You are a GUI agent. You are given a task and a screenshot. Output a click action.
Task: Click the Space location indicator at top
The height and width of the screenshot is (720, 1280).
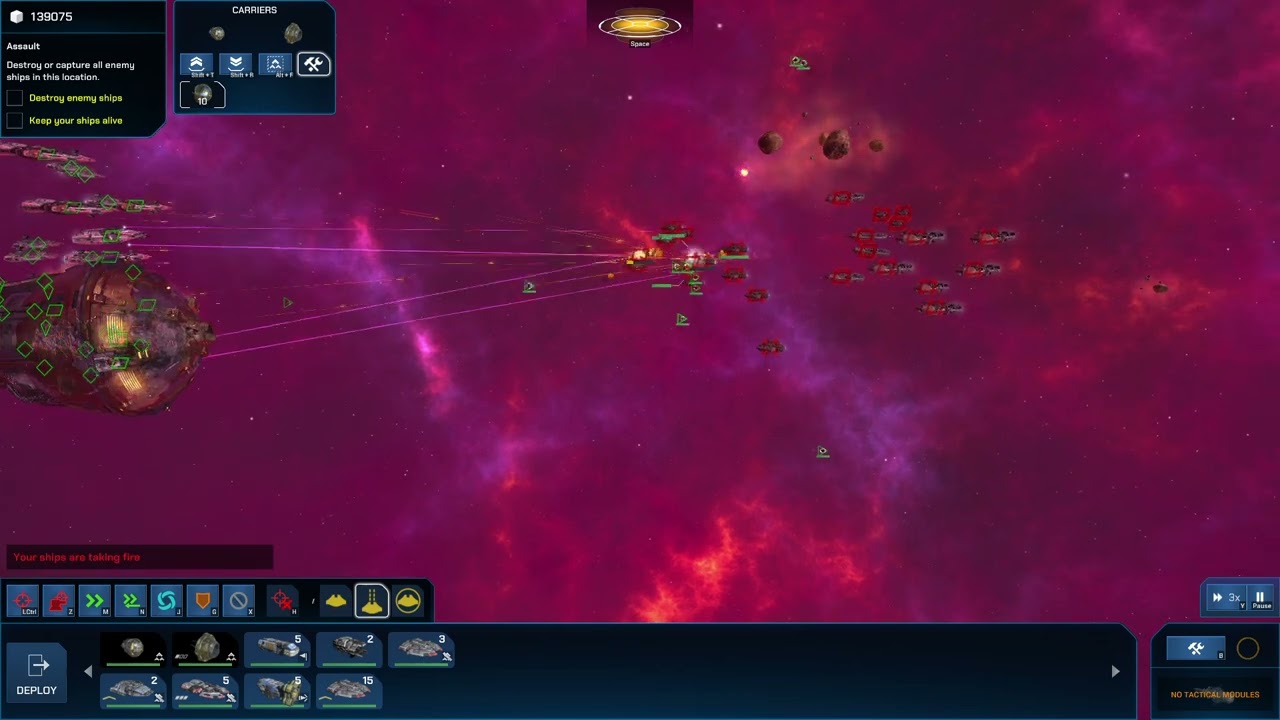click(640, 28)
